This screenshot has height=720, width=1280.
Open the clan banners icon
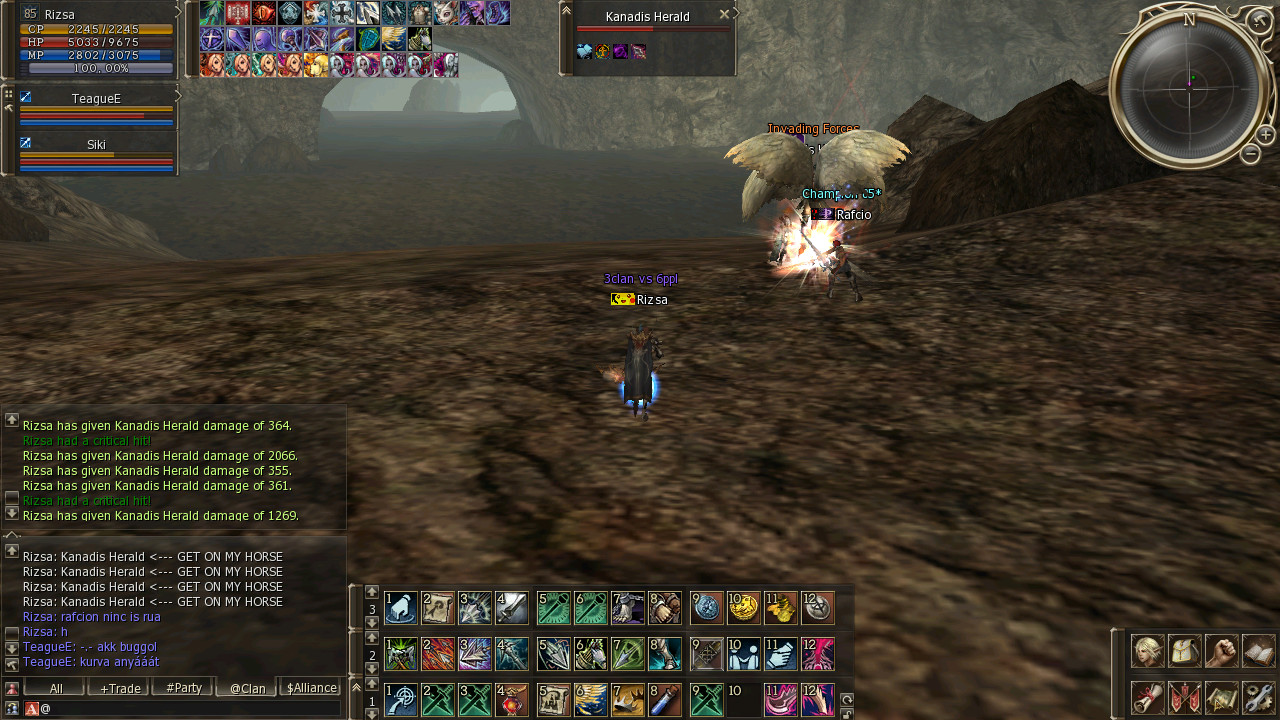pos(1185,697)
